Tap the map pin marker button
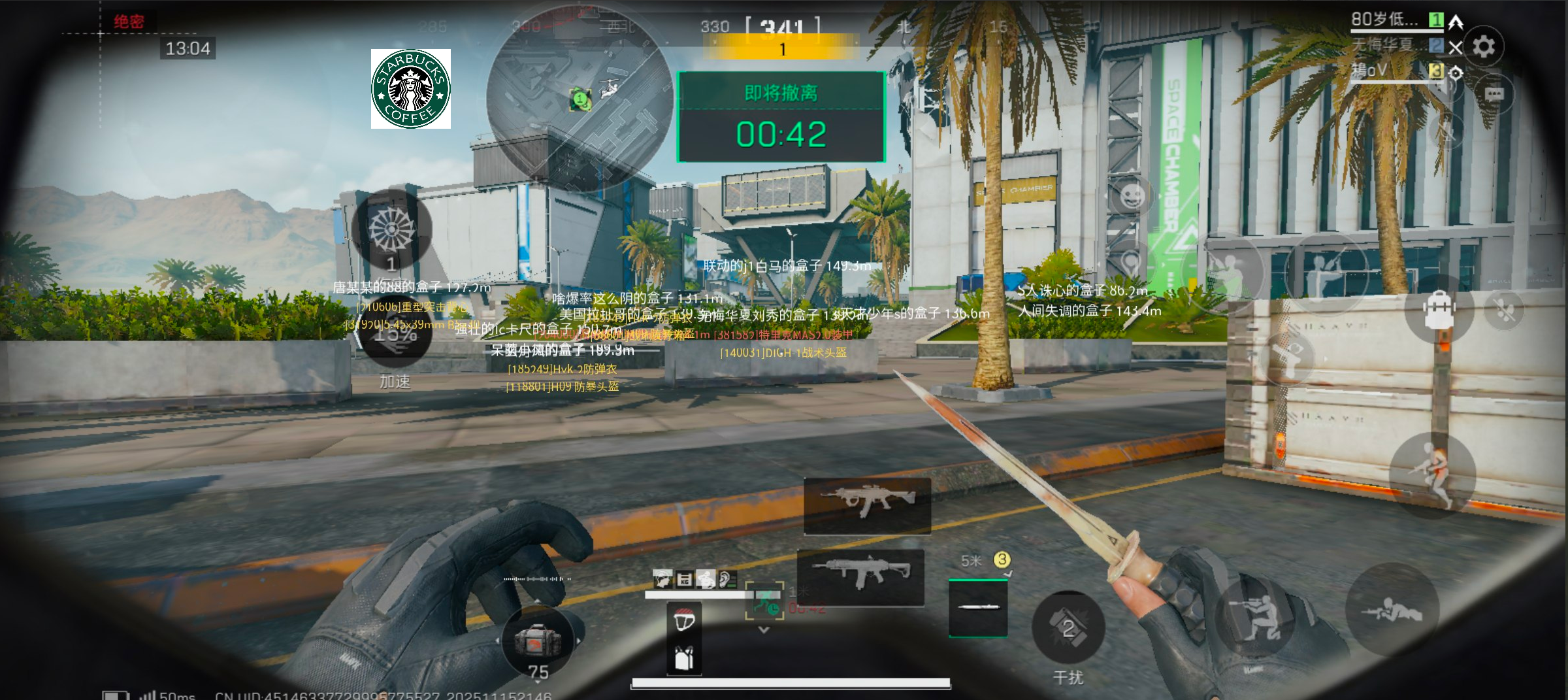Image resolution: width=1568 pixels, height=700 pixels. coord(1131,263)
